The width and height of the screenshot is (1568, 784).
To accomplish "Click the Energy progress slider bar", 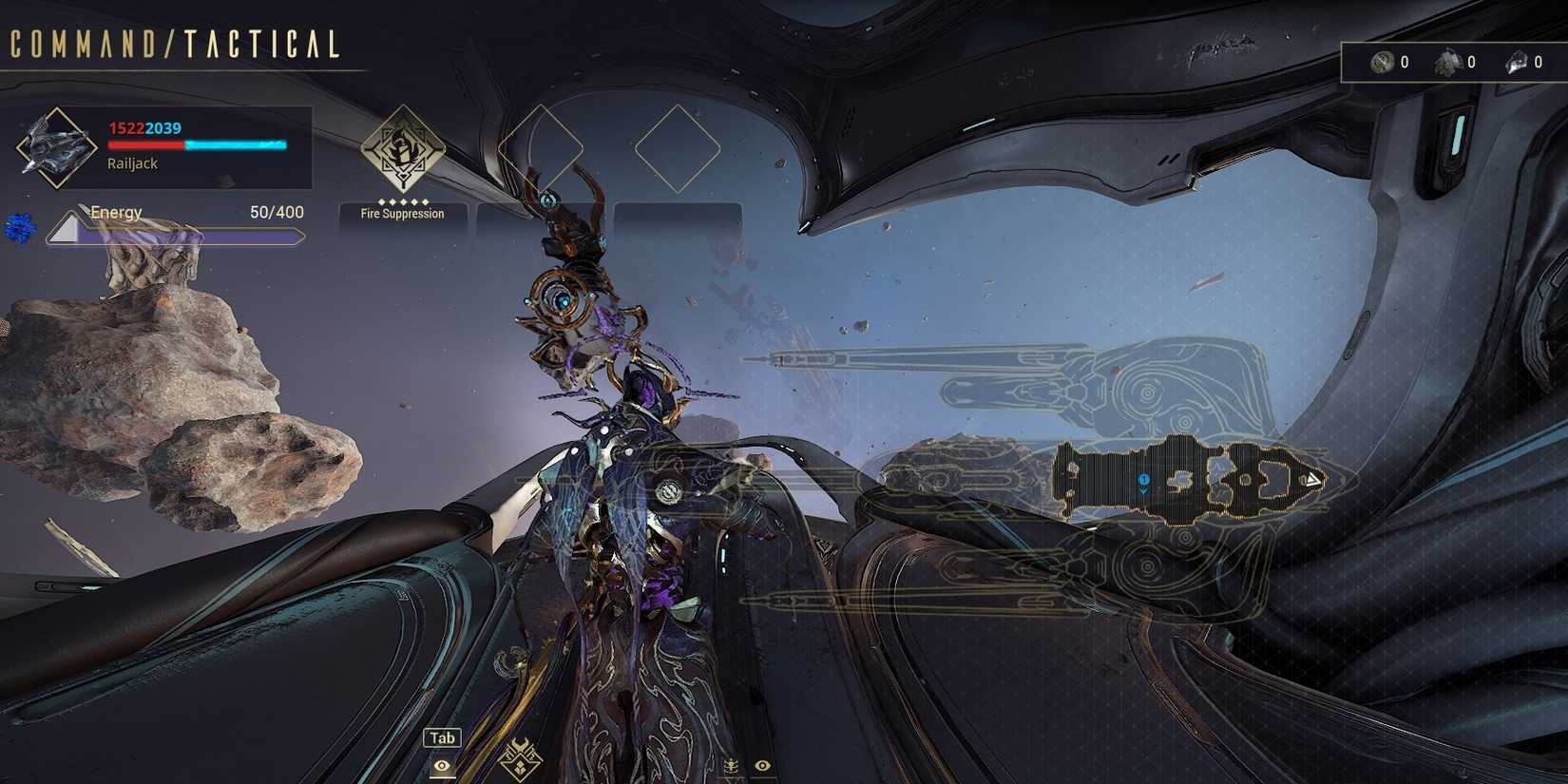I will point(181,235).
